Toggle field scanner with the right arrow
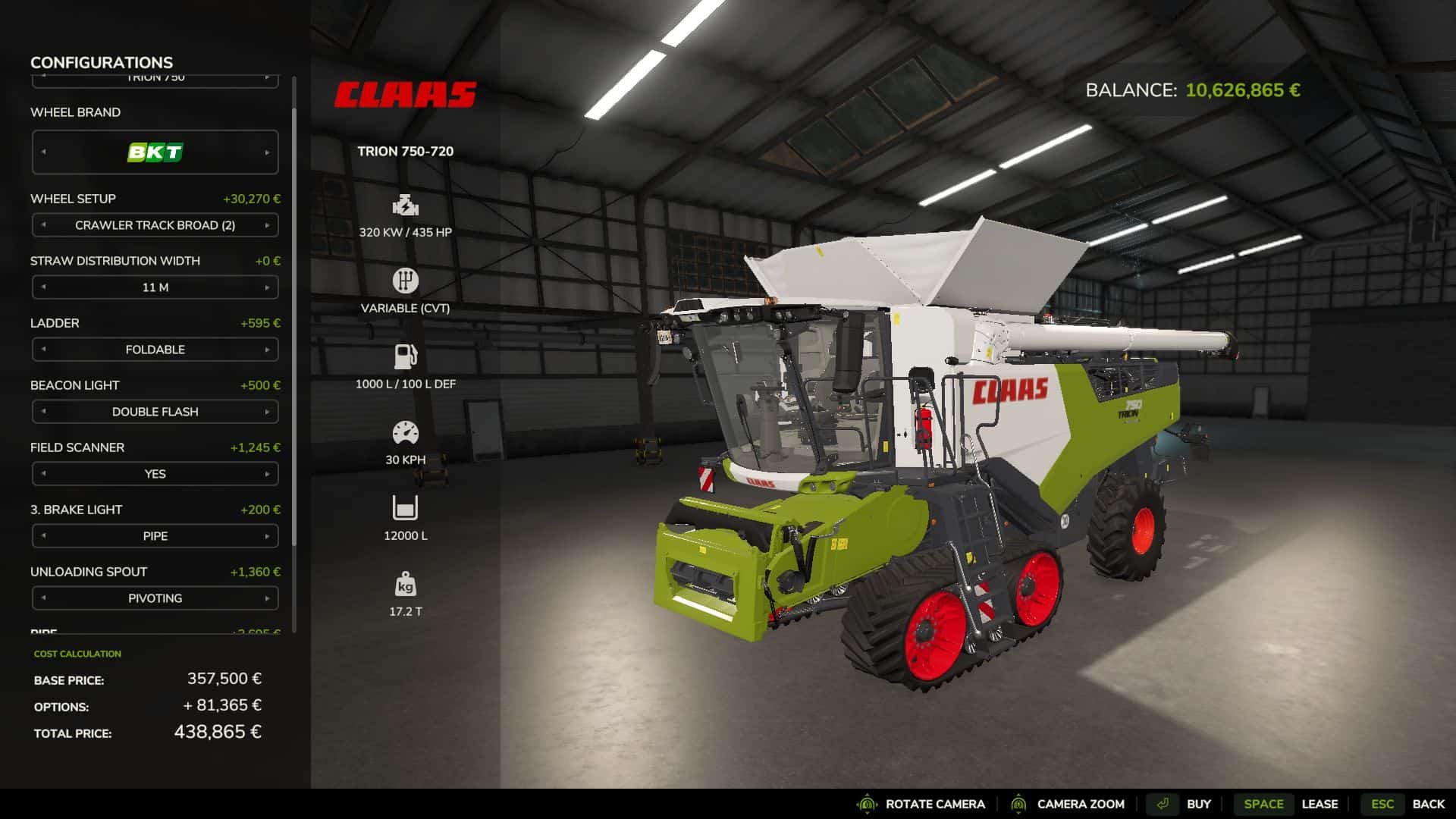This screenshot has width=1456, height=819. tap(267, 474)
